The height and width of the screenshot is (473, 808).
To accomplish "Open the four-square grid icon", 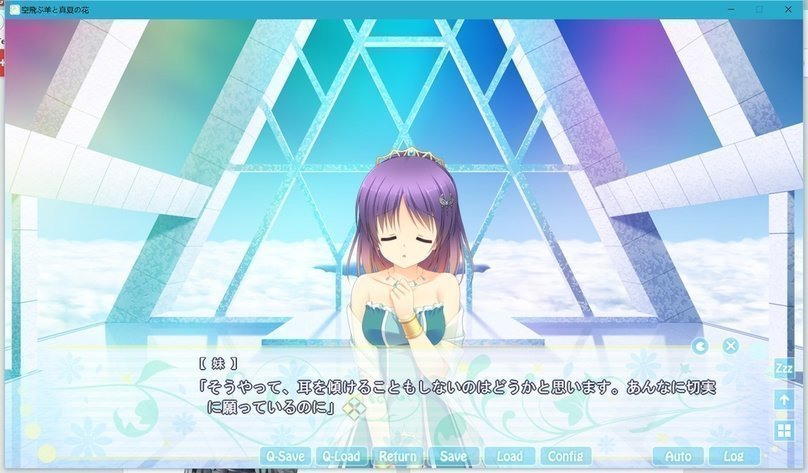I will (x=784, y=430).
